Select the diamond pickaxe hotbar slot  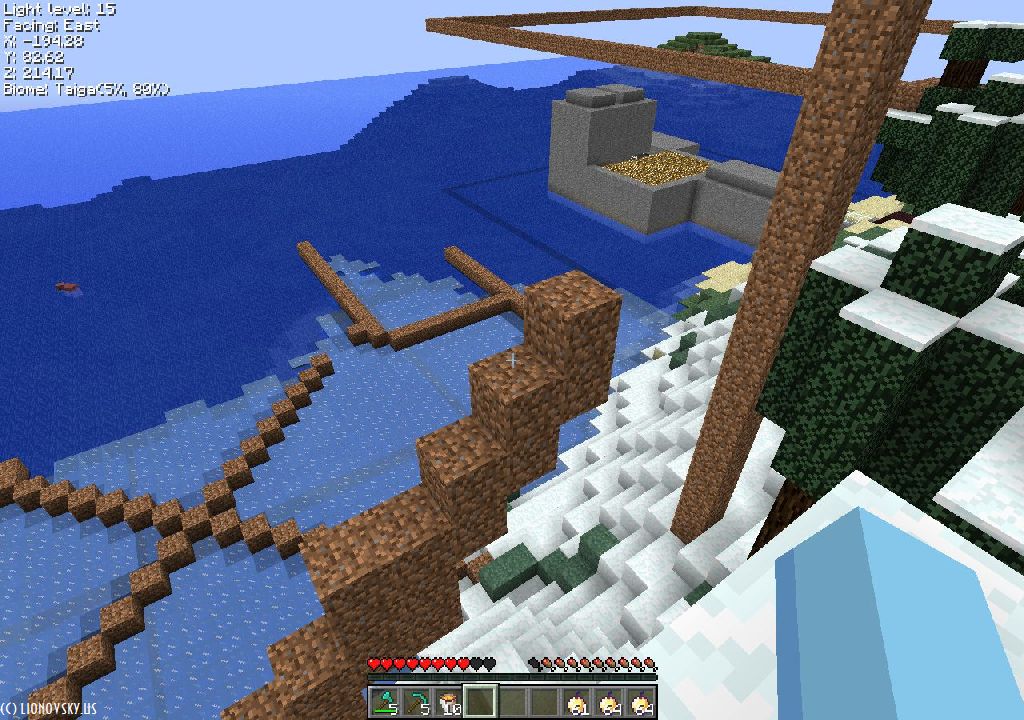tap(416, 702)
